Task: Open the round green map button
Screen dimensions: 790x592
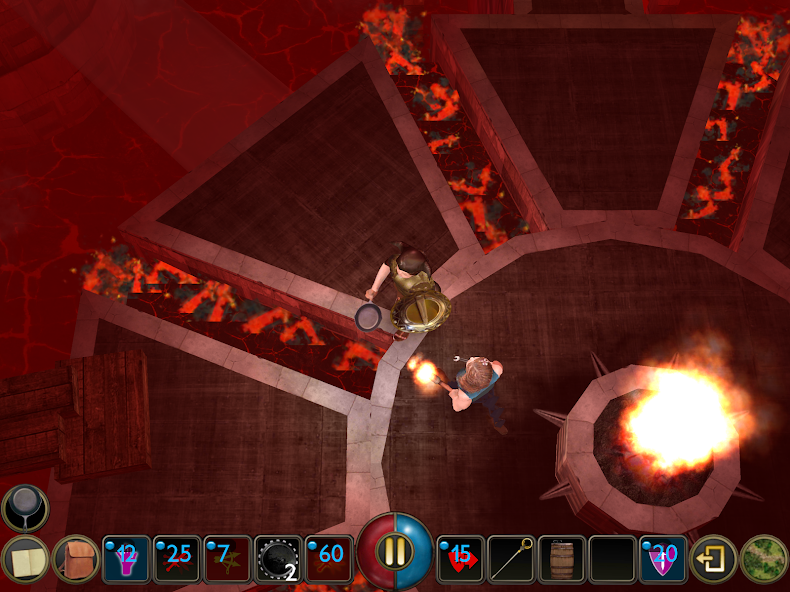Action: coord(764,559)
